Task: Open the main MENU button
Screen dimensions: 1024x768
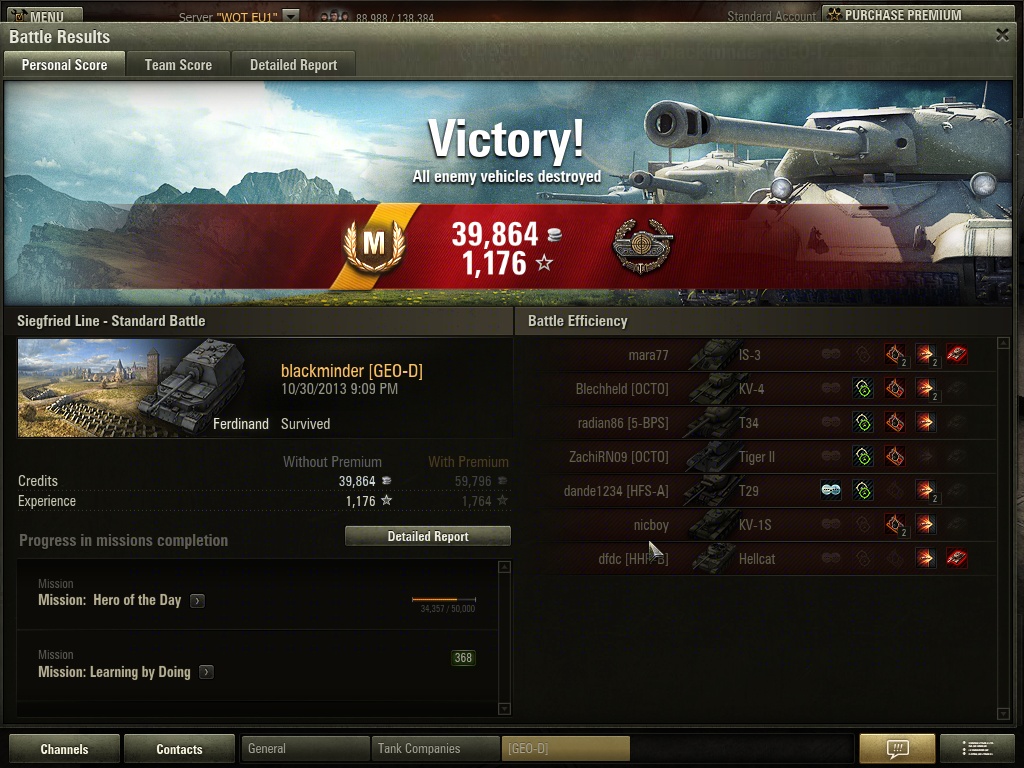Action: 42,15
